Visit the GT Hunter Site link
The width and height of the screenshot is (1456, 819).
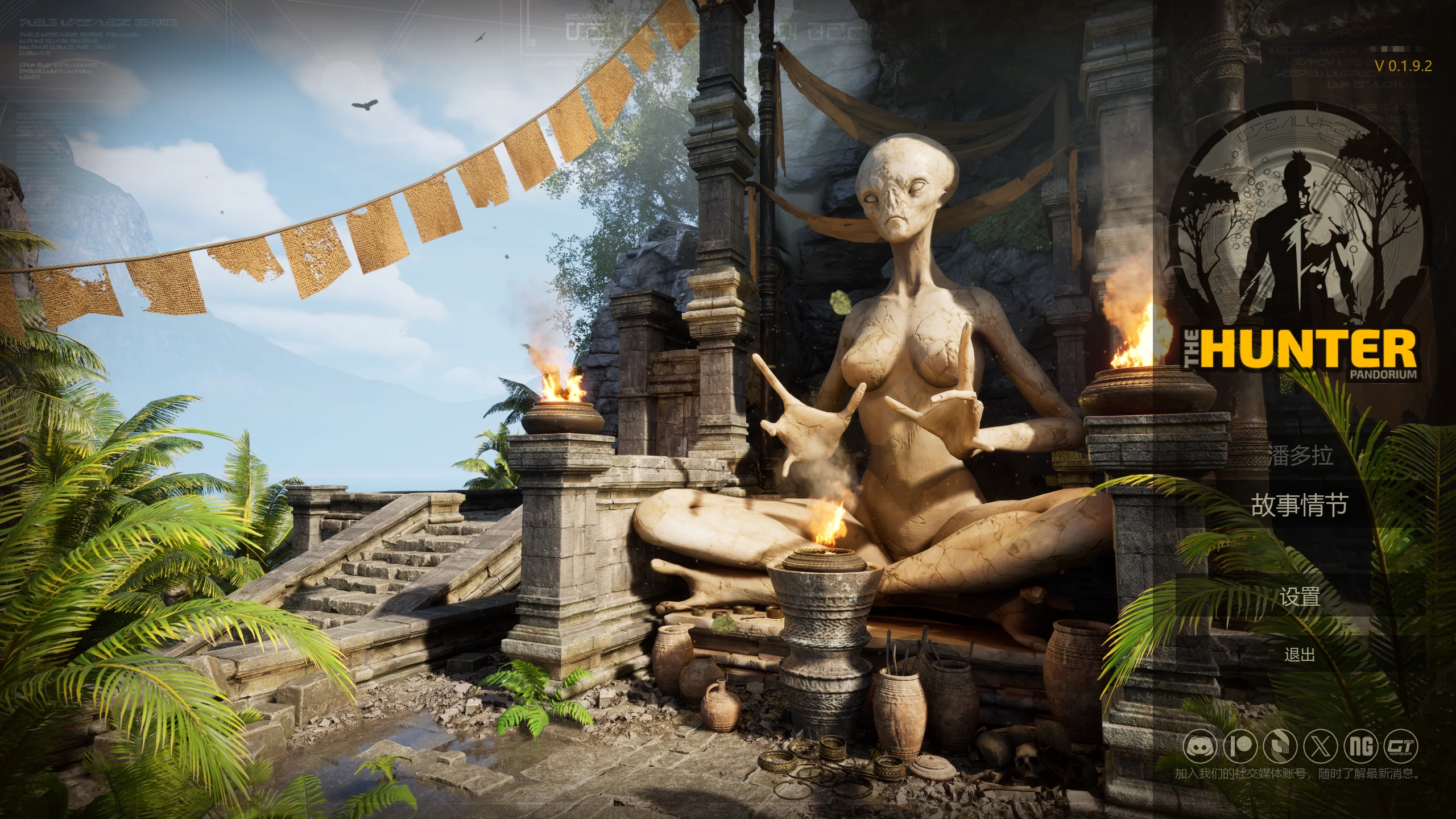tap(1401, 747)
